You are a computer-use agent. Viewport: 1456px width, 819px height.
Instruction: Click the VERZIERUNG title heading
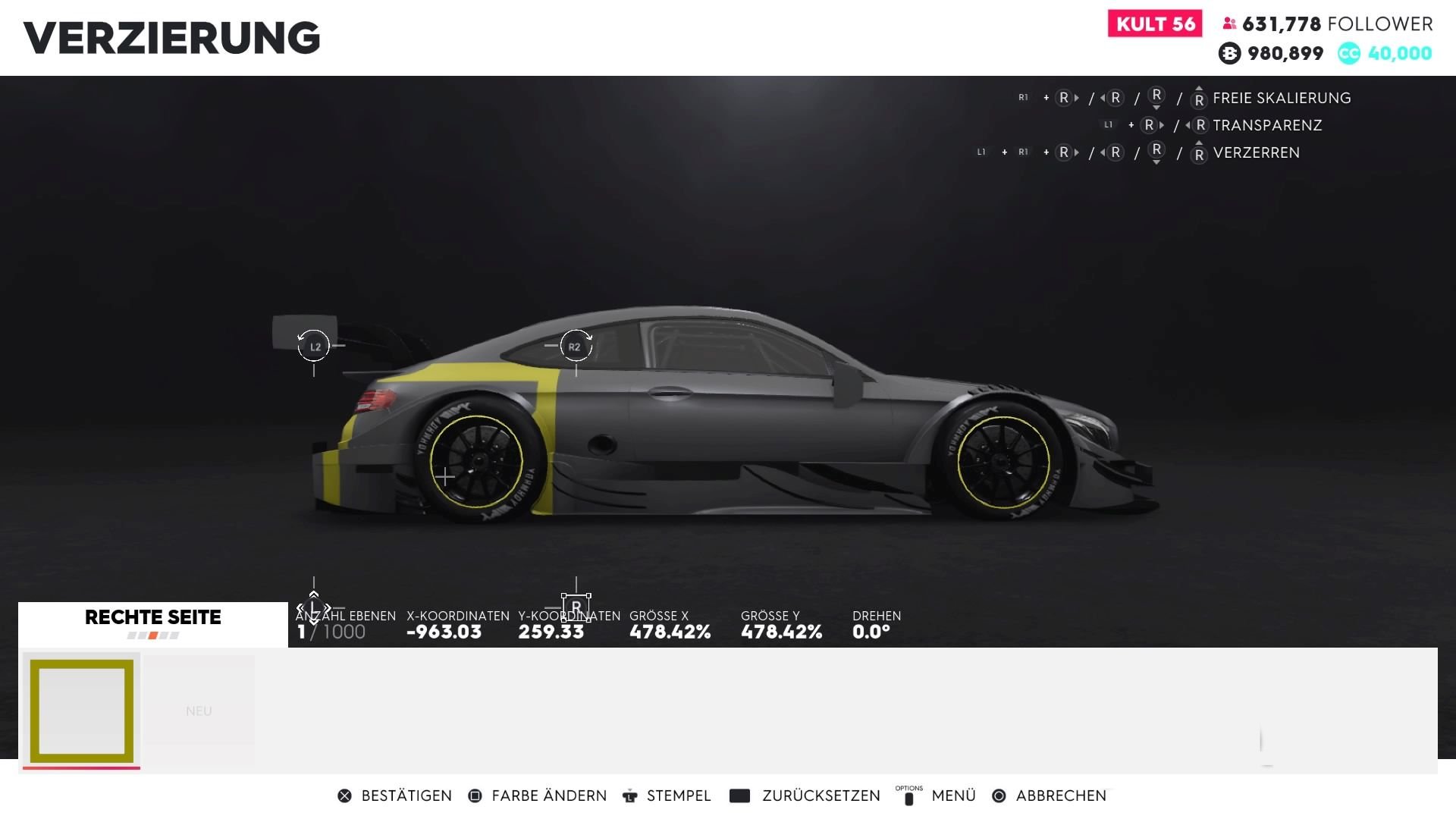coord(170,36)
